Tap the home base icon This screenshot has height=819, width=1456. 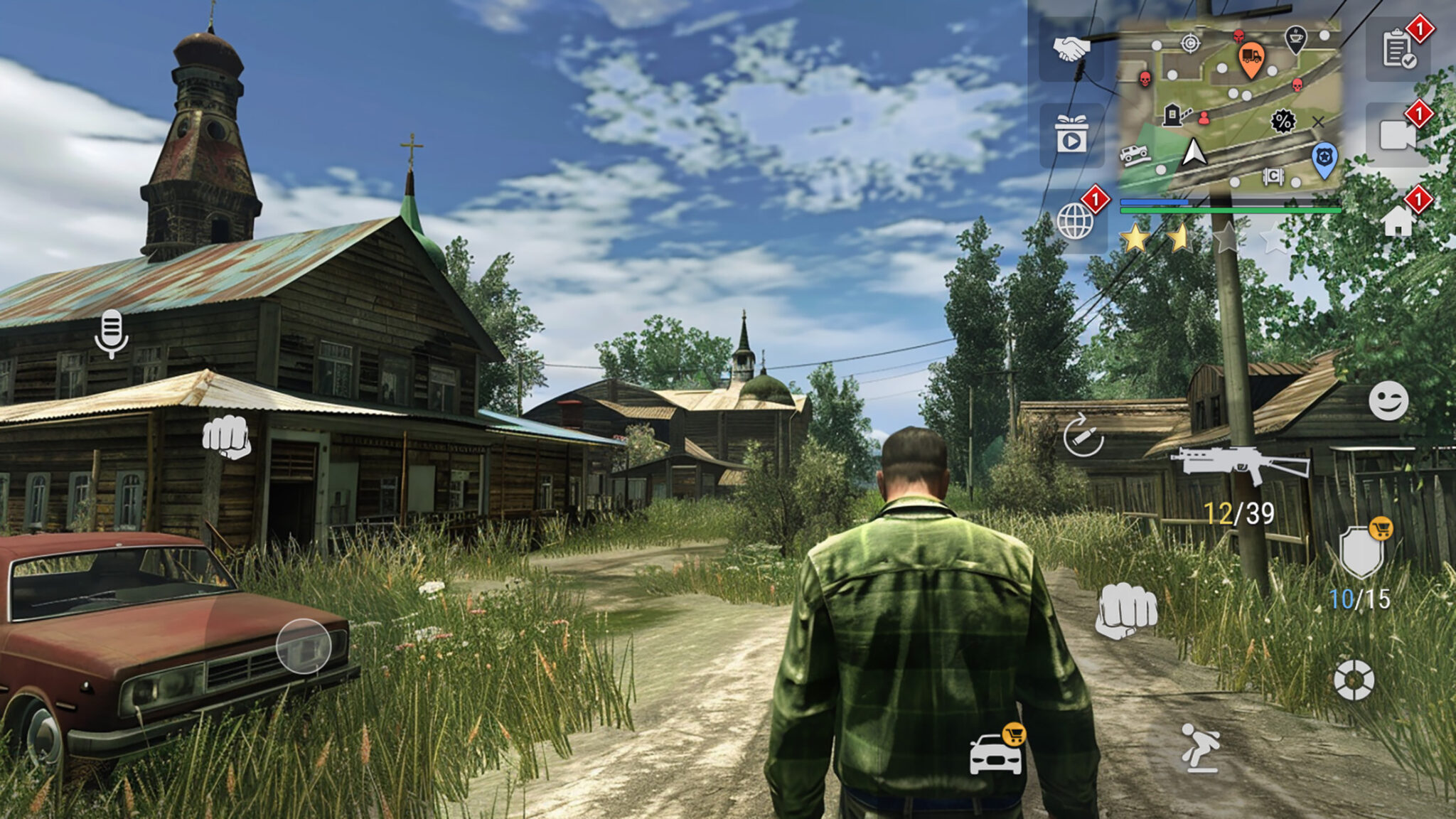coord(1398,220)
